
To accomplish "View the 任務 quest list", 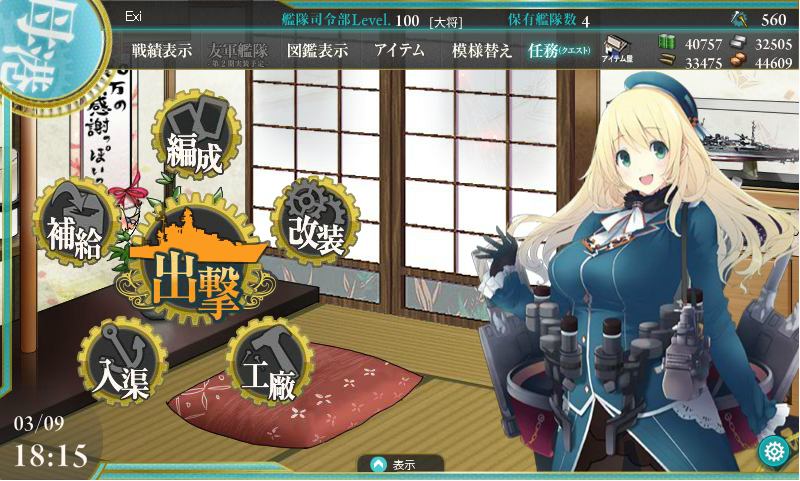I will pyautogui.click(x=559, y=51).
